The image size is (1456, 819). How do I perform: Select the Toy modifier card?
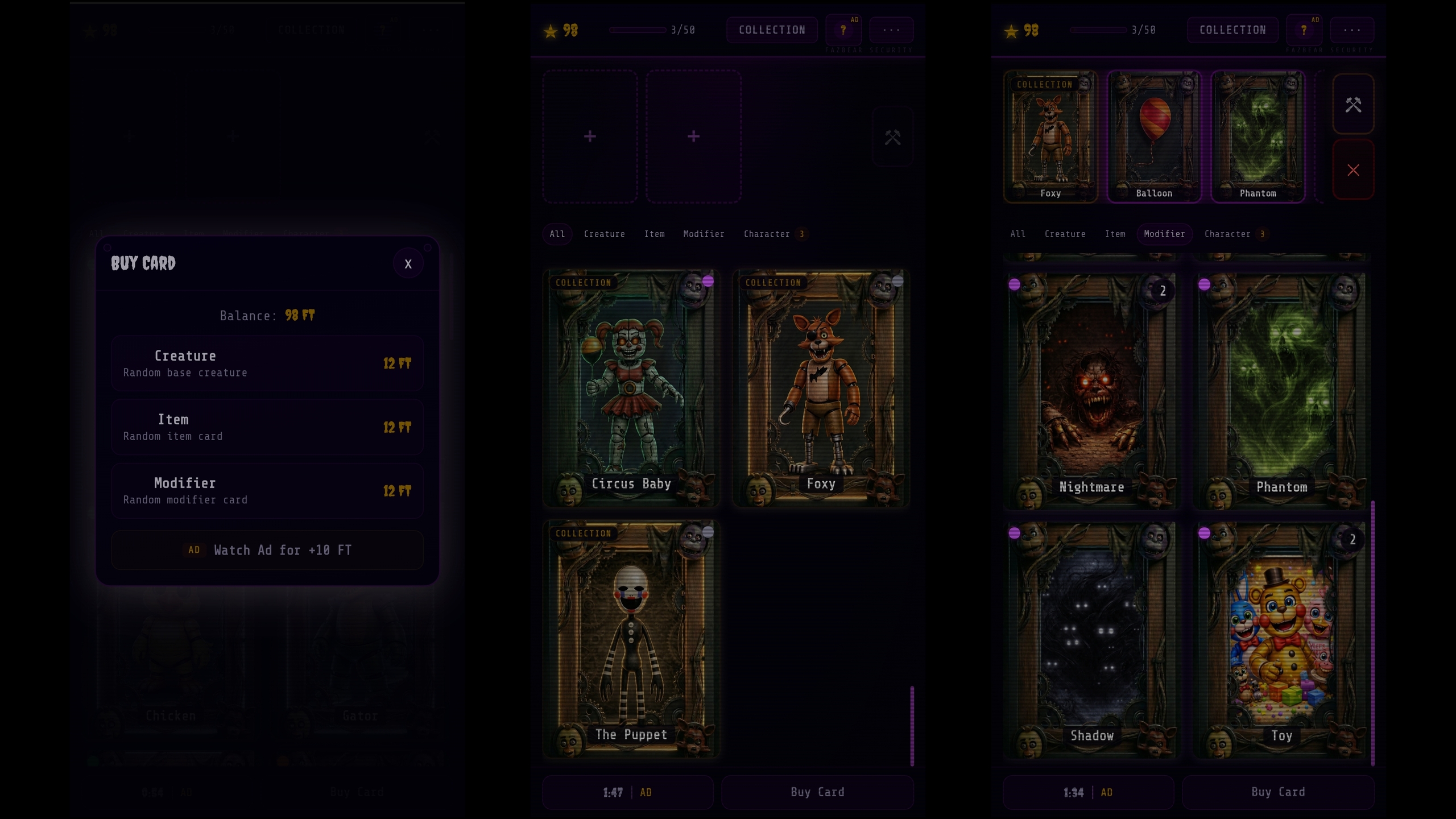pos(1281,640)
